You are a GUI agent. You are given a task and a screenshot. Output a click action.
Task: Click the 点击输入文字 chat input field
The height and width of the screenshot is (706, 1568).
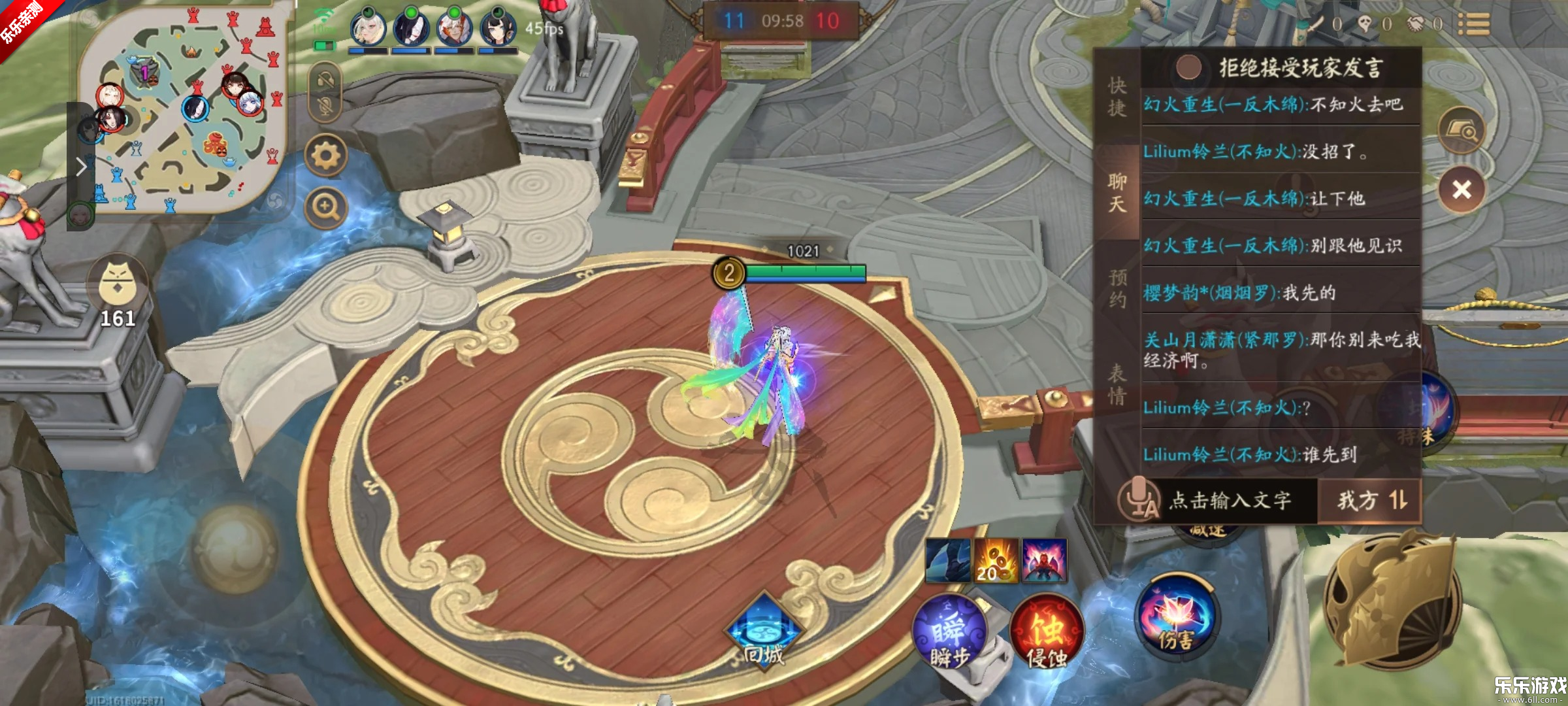(x=1230, y=501)
